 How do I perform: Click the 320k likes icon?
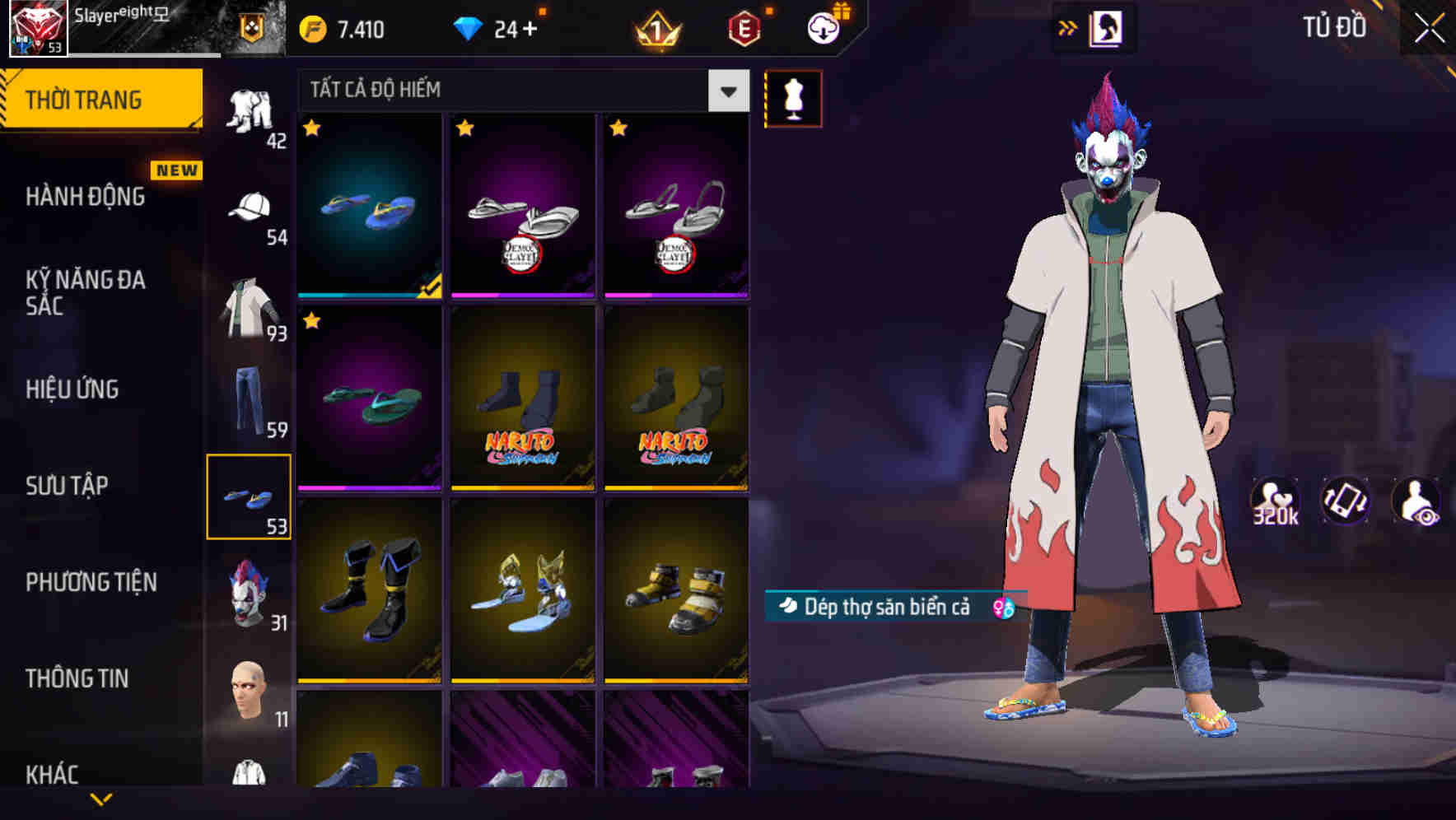tap(1276, 502)
